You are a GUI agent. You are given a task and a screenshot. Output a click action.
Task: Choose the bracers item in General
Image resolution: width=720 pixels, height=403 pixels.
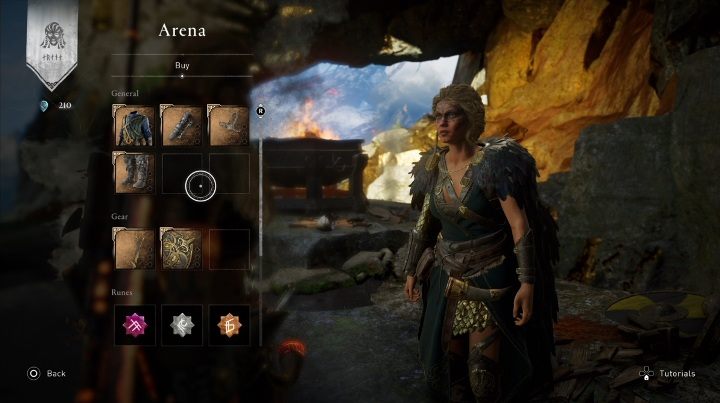181,126
